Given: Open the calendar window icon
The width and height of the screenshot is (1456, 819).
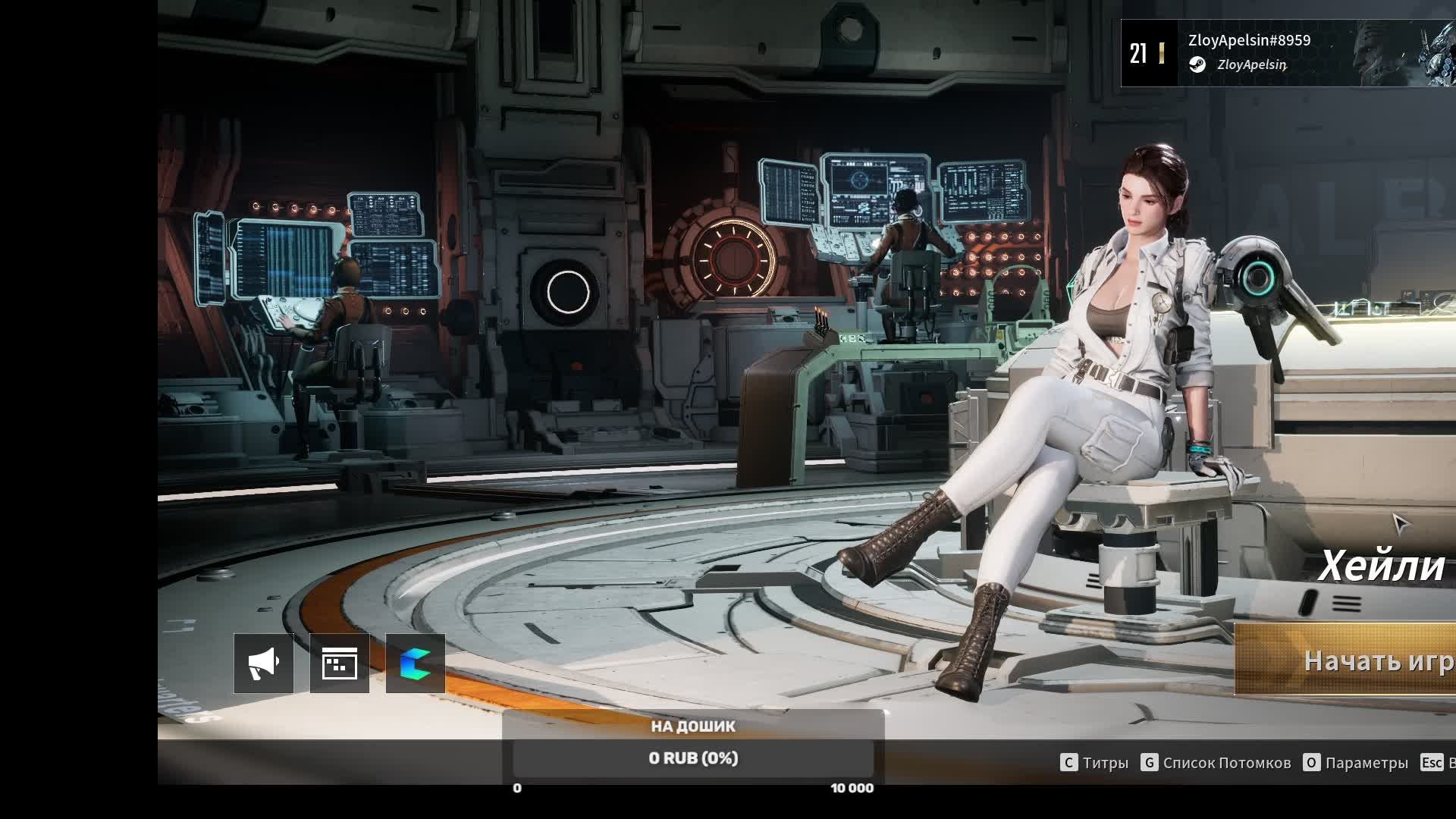Looking at the screenshot, I should 340,664.
